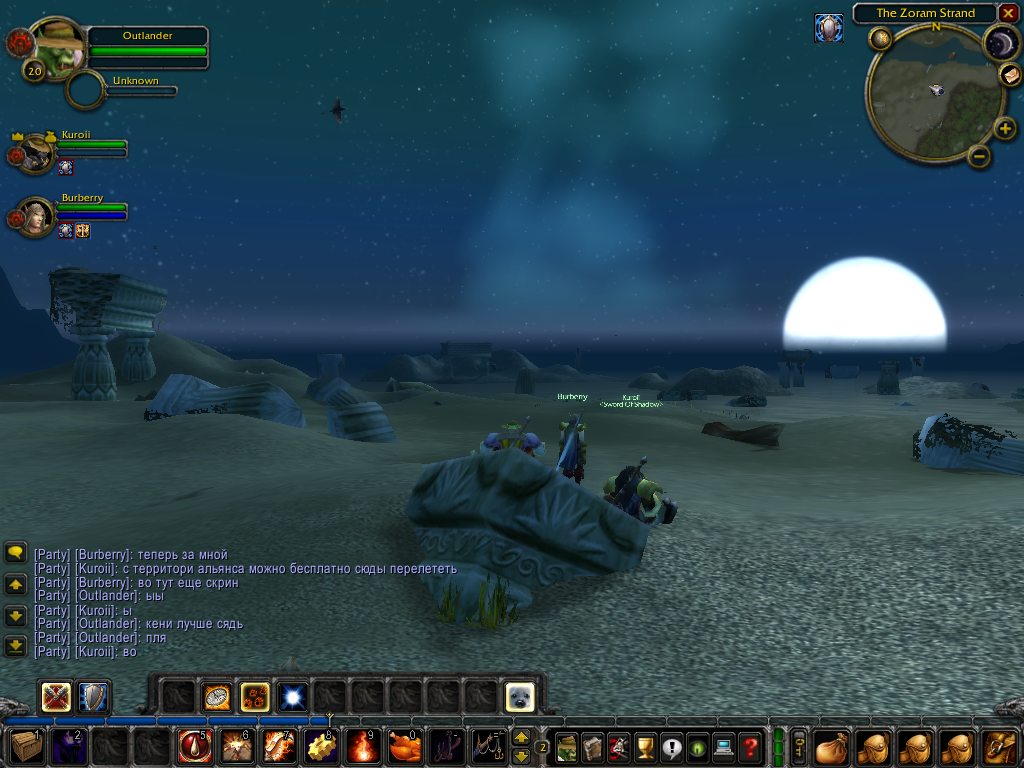Zoom in on the minimap
Screen dimensions: 1024x768
[1005, 128]
